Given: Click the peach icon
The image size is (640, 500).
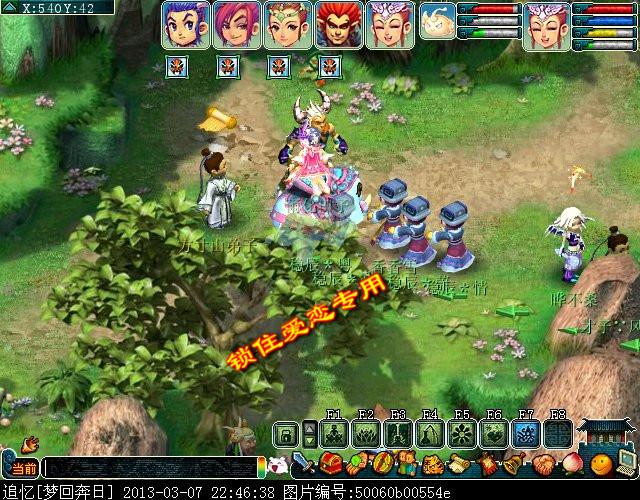Looking at the screenshot, I should pos(570,465).
